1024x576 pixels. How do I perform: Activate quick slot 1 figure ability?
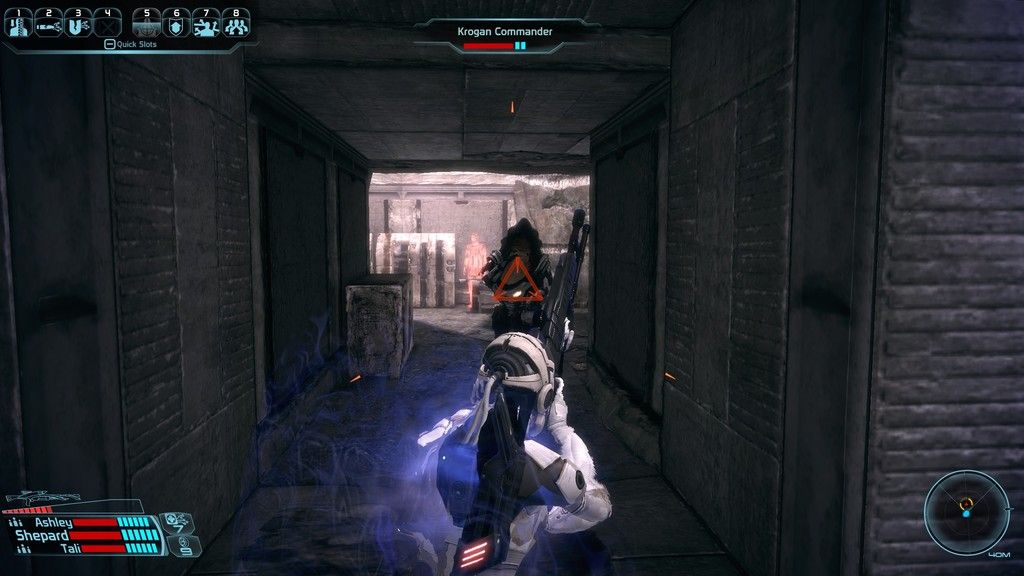coord(18,24)
